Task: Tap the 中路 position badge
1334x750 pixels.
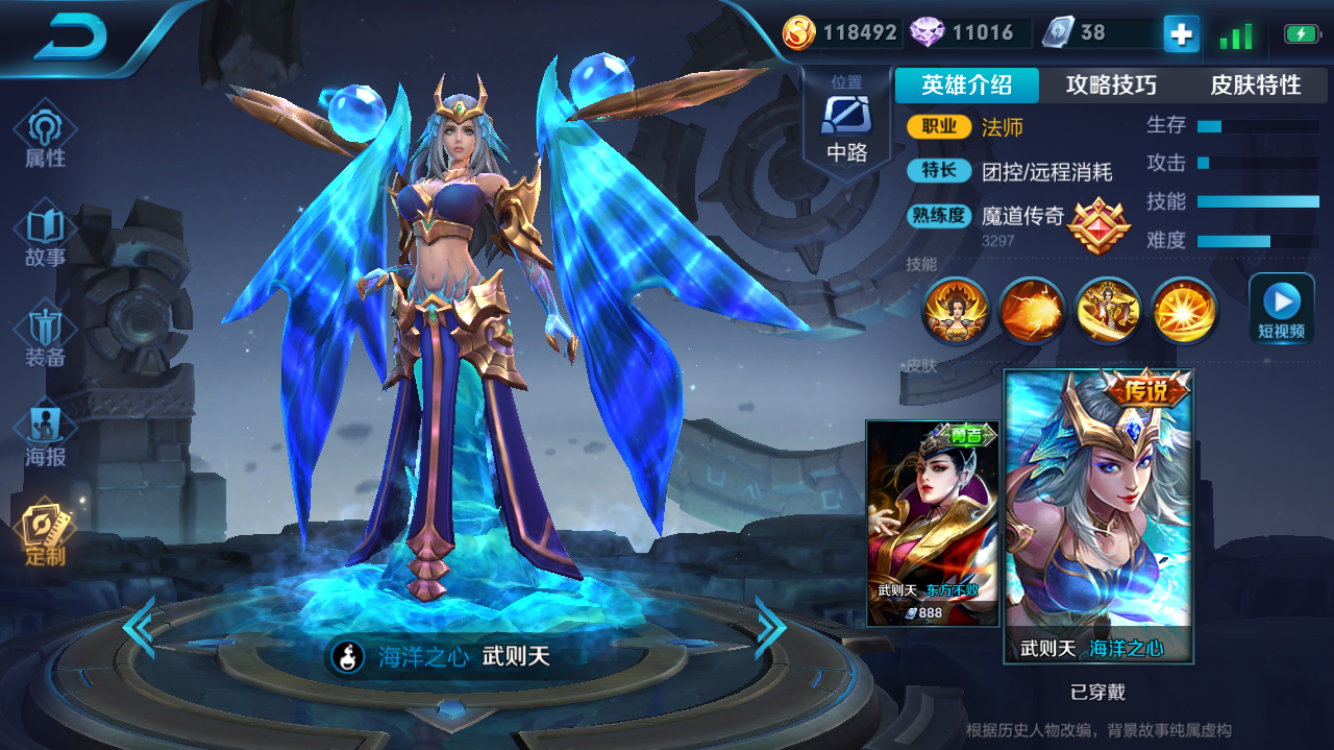Action: pos(846,122)
